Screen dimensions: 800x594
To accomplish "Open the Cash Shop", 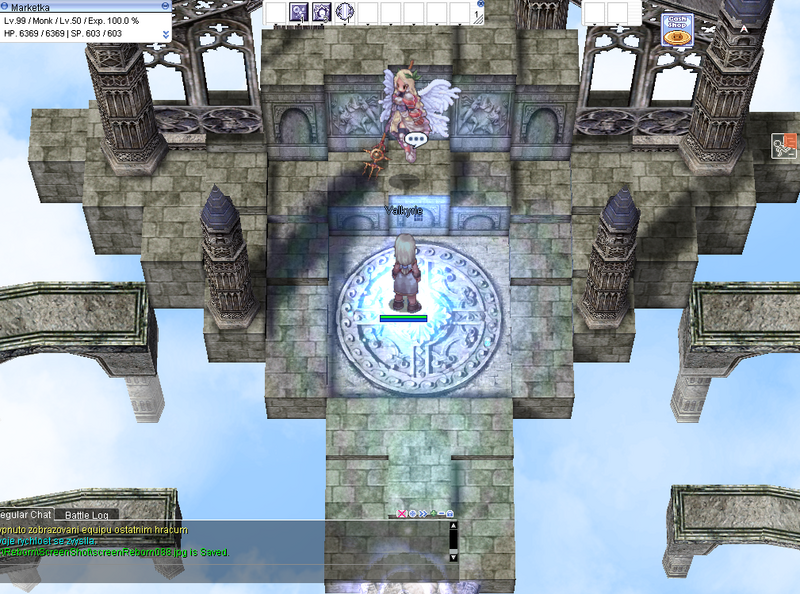I will (x=677, y=30).
